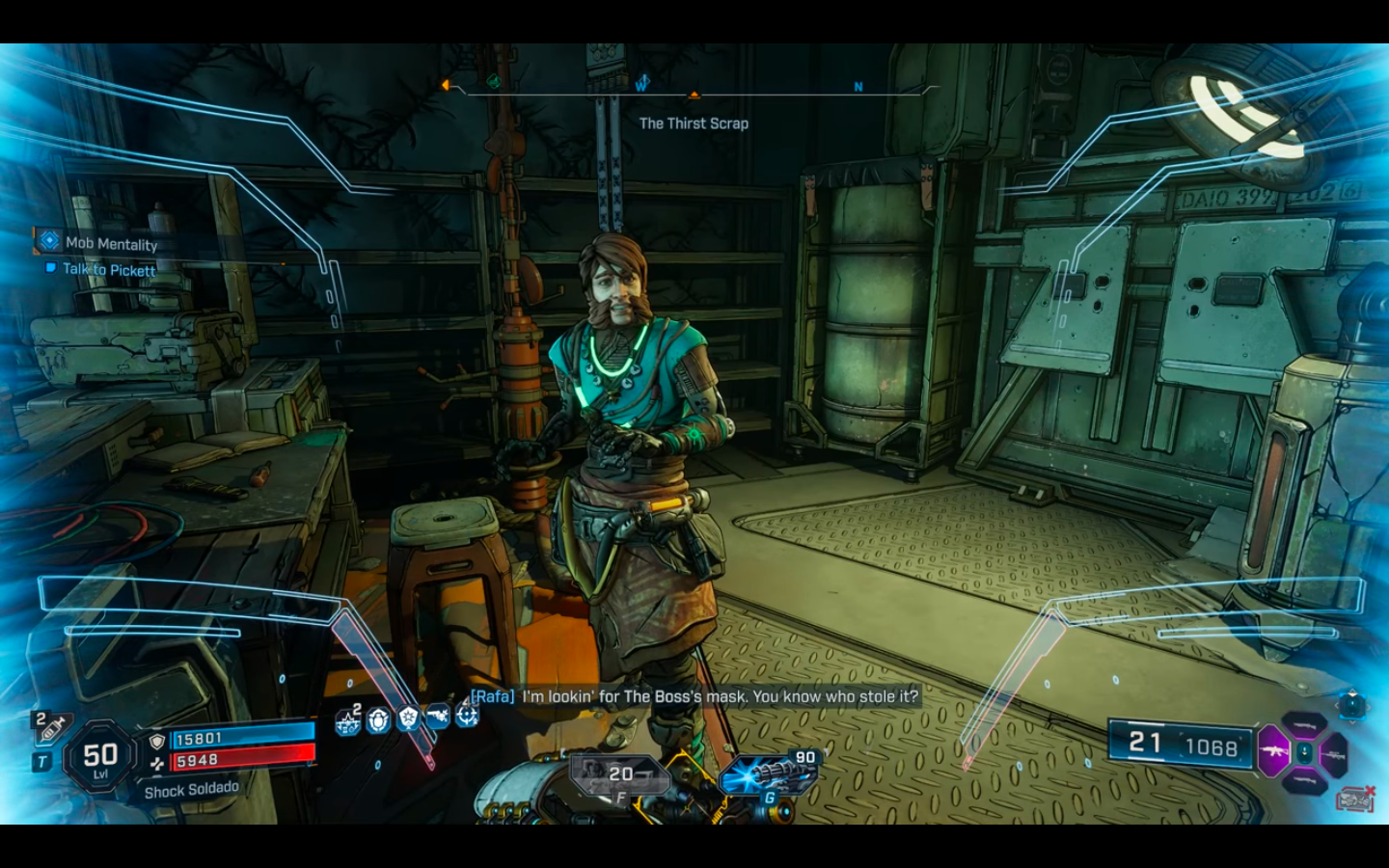1389x868 pixels.
Task: Click the Talk to Pickett objective
Action: 108,270
